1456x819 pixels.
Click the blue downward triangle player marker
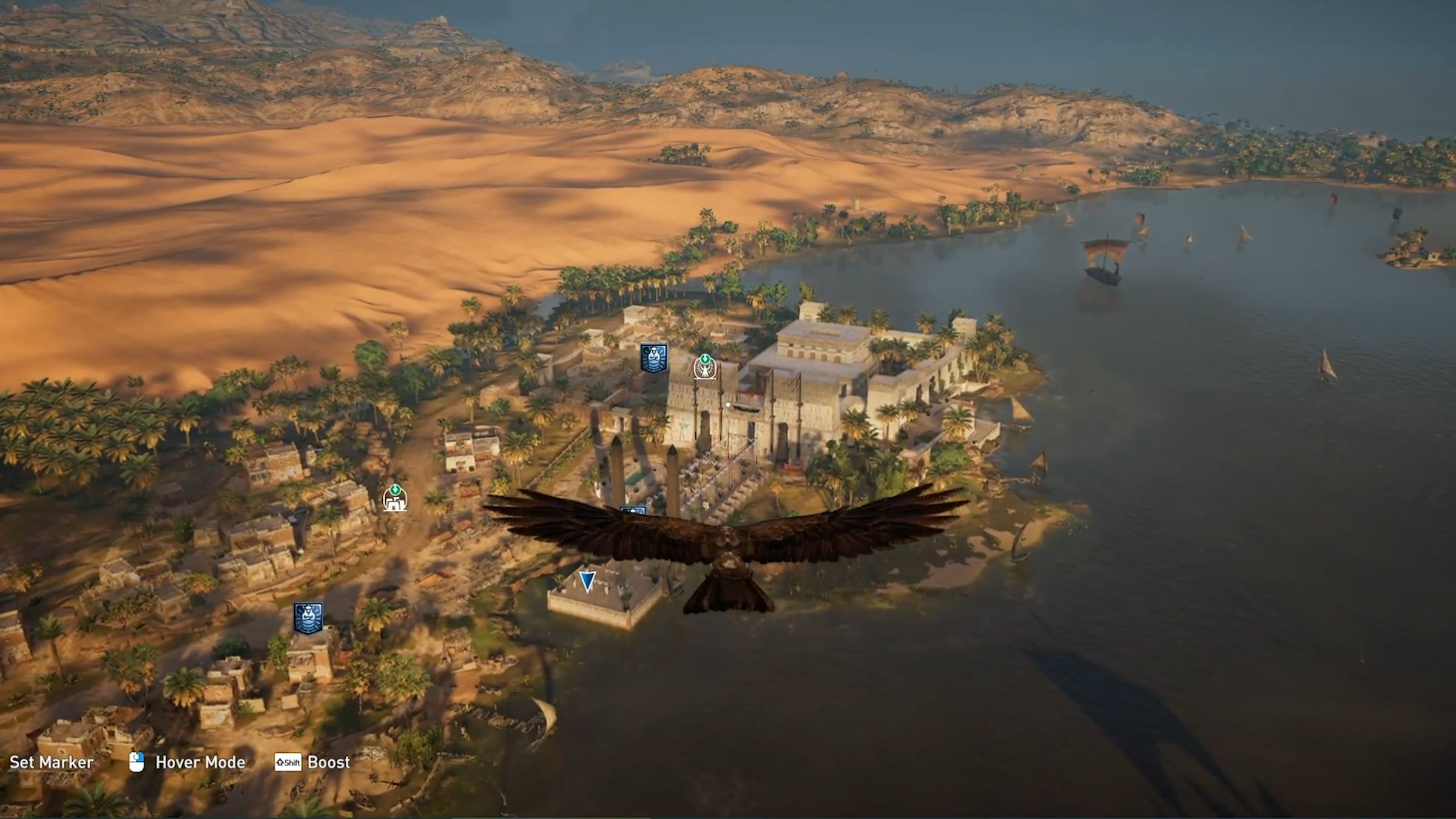tap(587, 581)
